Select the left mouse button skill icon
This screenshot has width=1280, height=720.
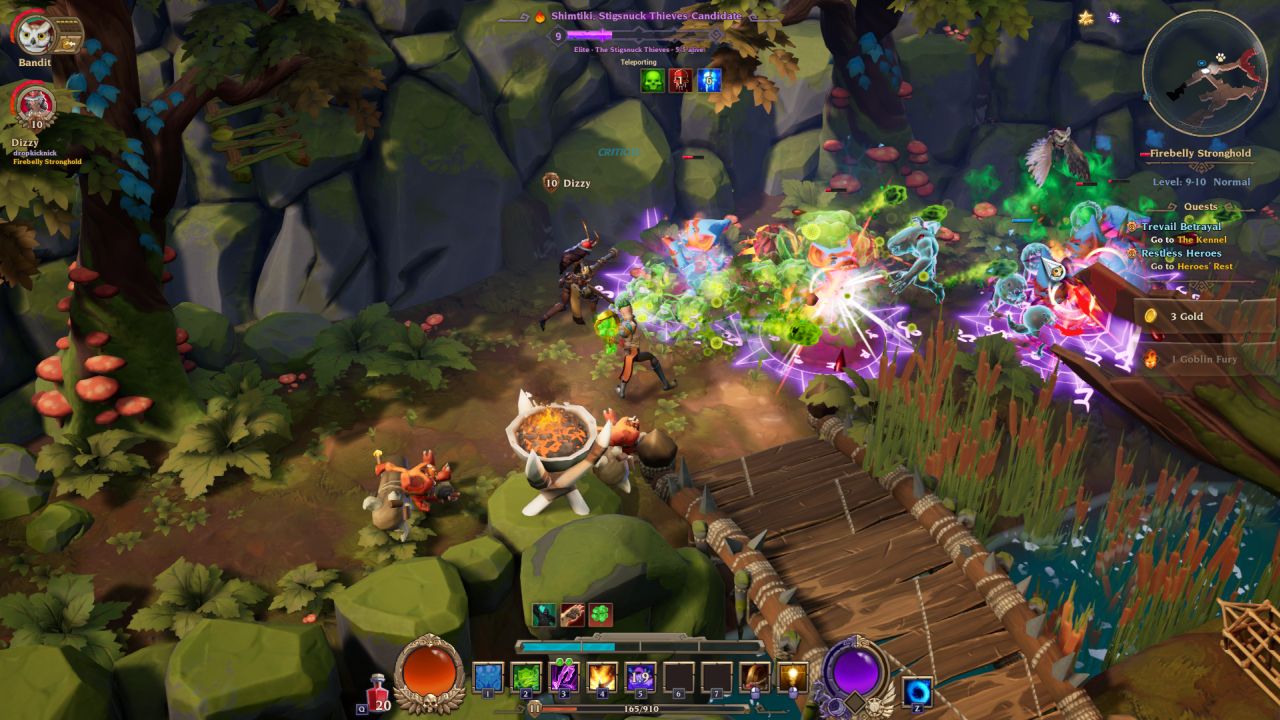(755, 677)
